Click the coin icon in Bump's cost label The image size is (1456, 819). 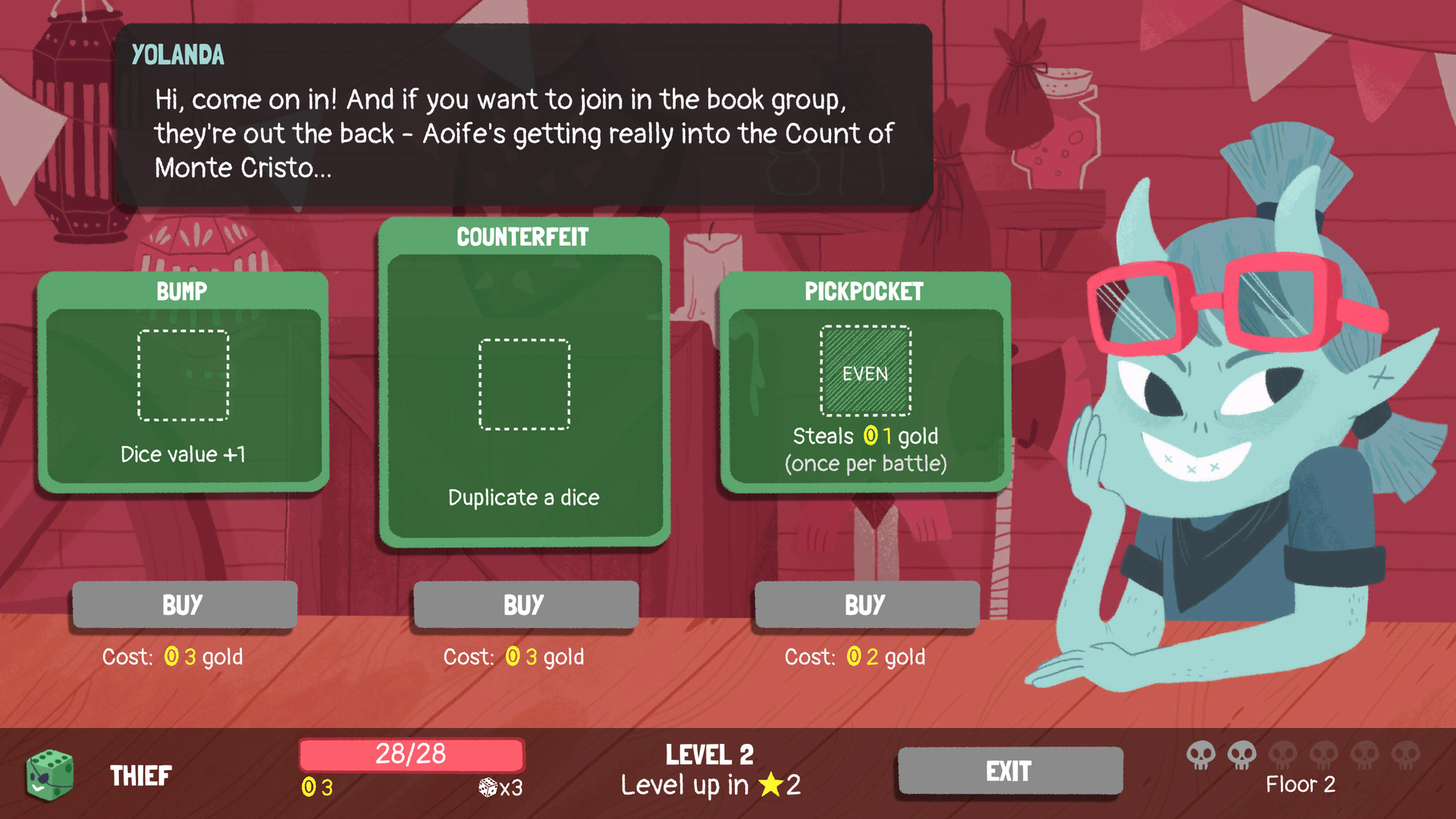[x=171, y=657]
